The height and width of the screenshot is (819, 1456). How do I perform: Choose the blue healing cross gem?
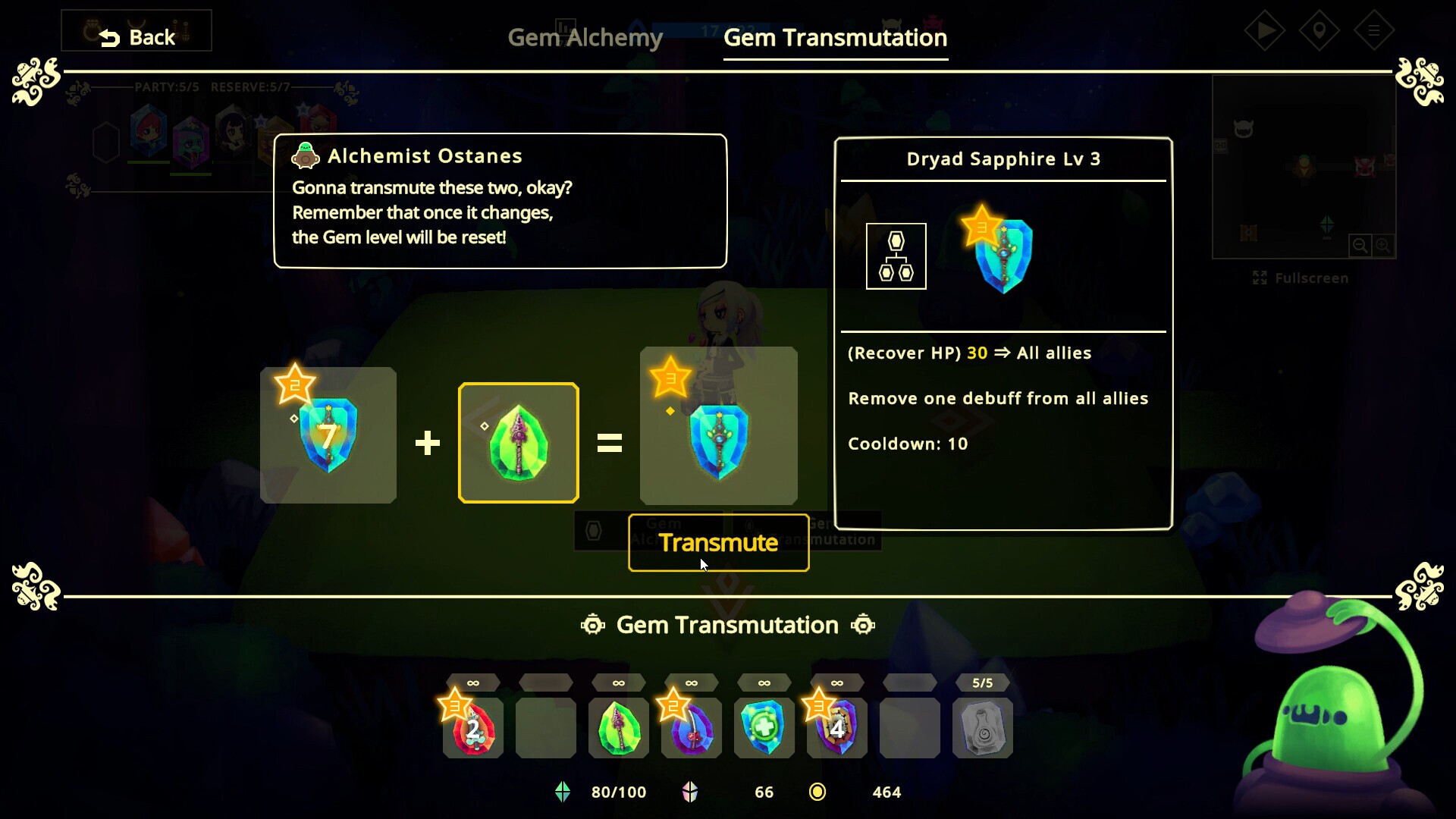pos(764,728)
